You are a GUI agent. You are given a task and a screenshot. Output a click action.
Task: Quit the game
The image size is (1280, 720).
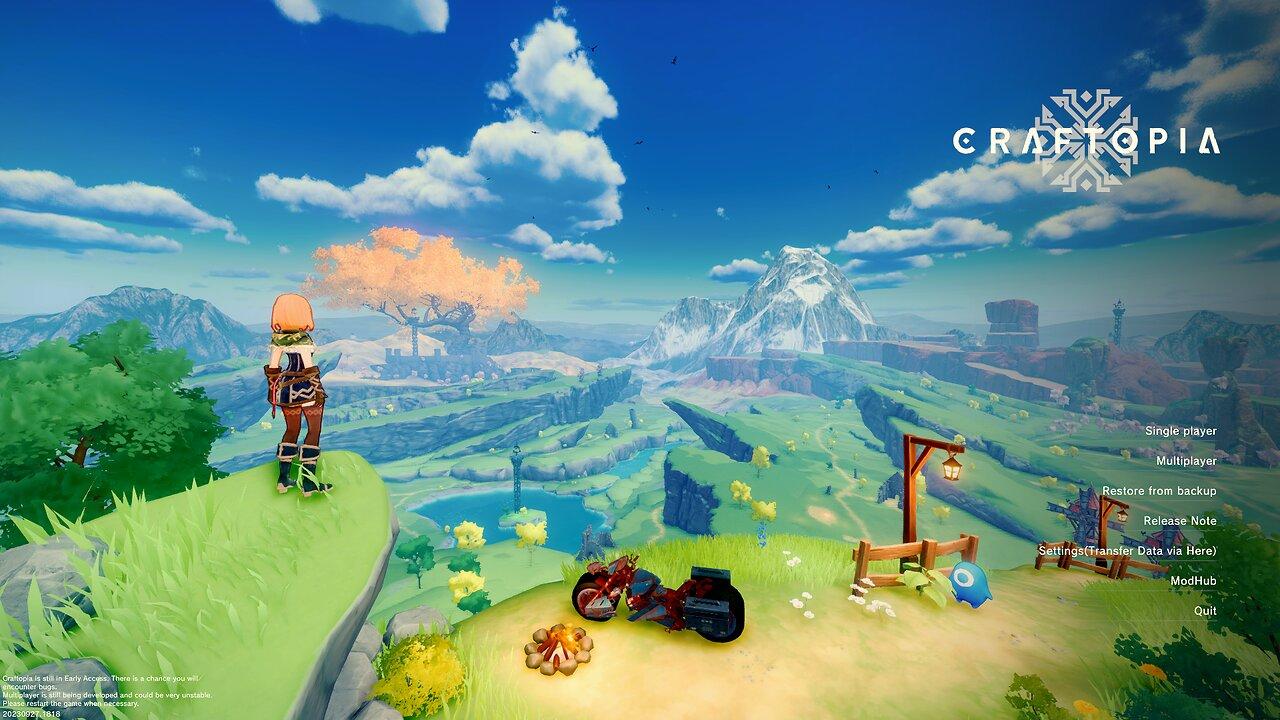[1205, 611]
